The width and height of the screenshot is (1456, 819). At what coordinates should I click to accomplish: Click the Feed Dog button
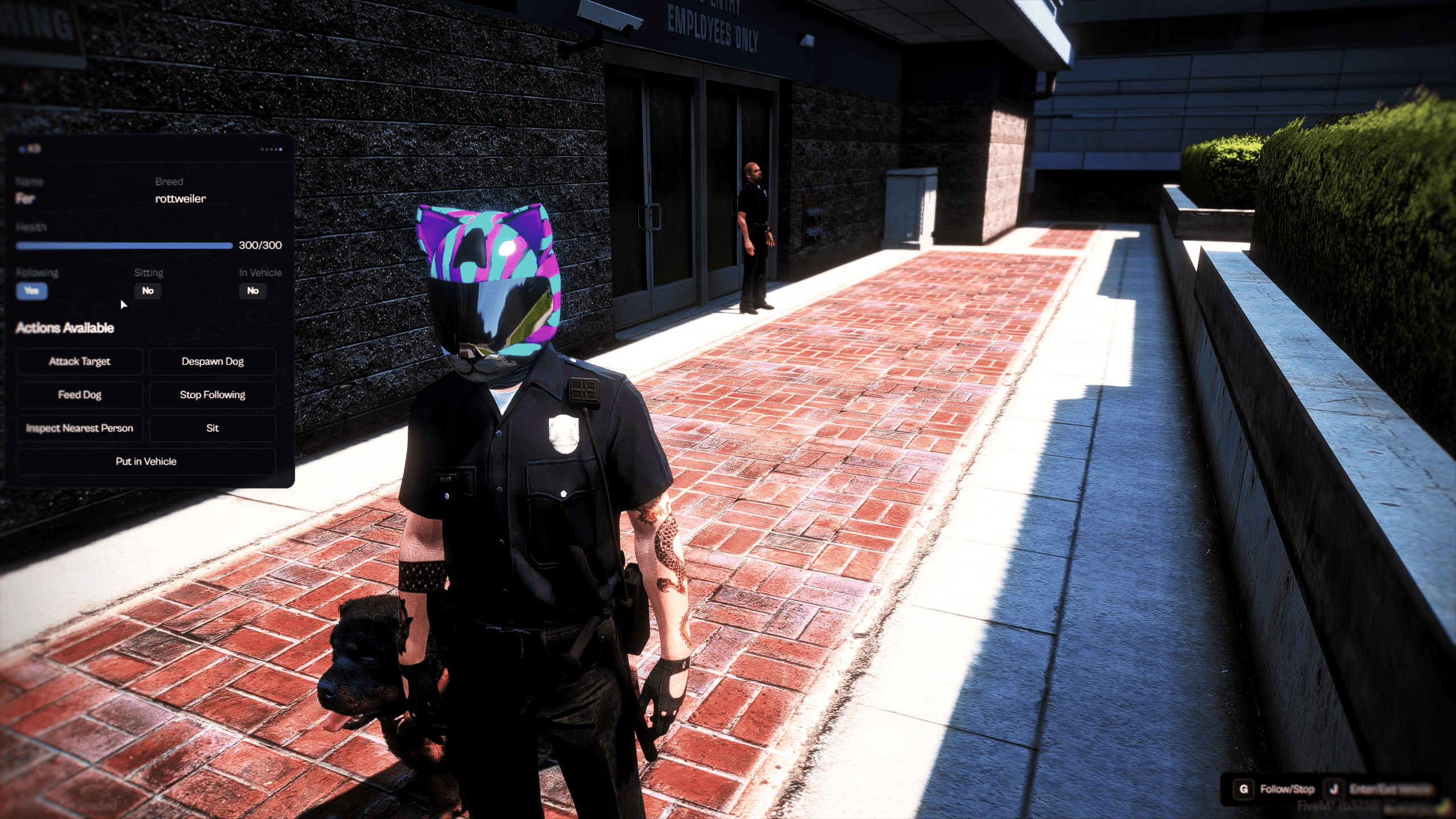pos(80,395)
